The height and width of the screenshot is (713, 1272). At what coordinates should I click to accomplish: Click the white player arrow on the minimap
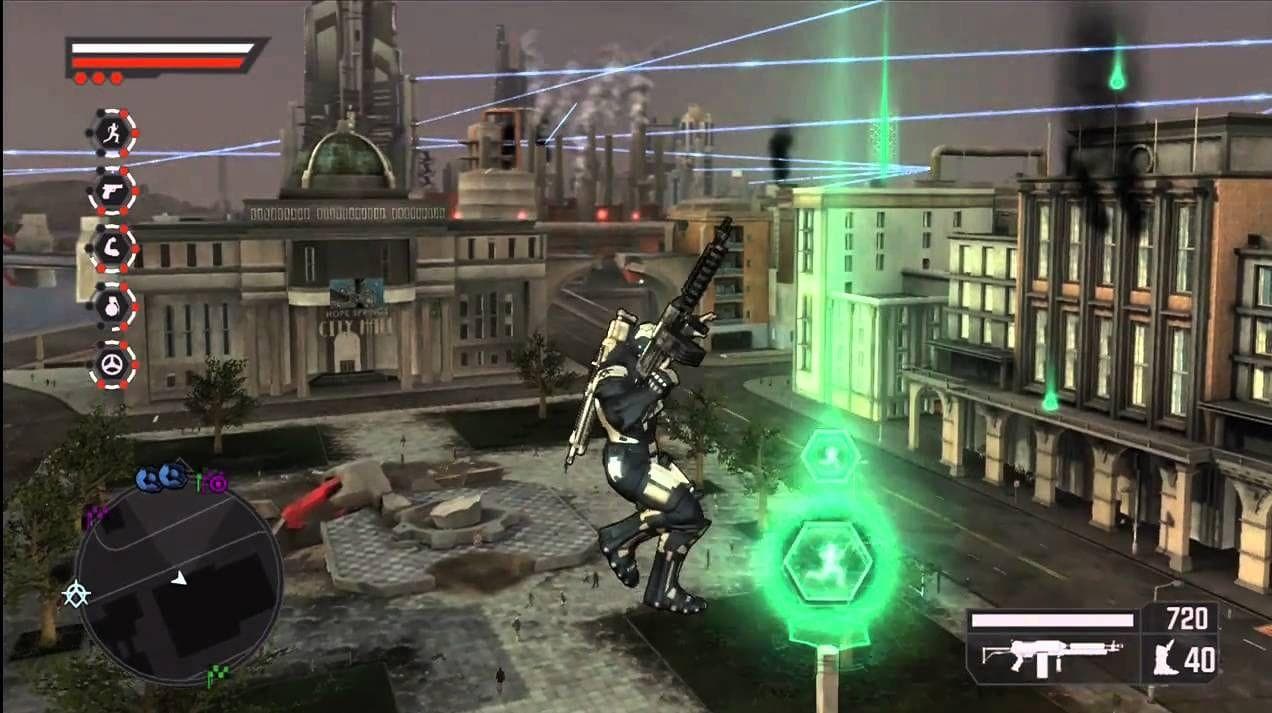[178, 577]
